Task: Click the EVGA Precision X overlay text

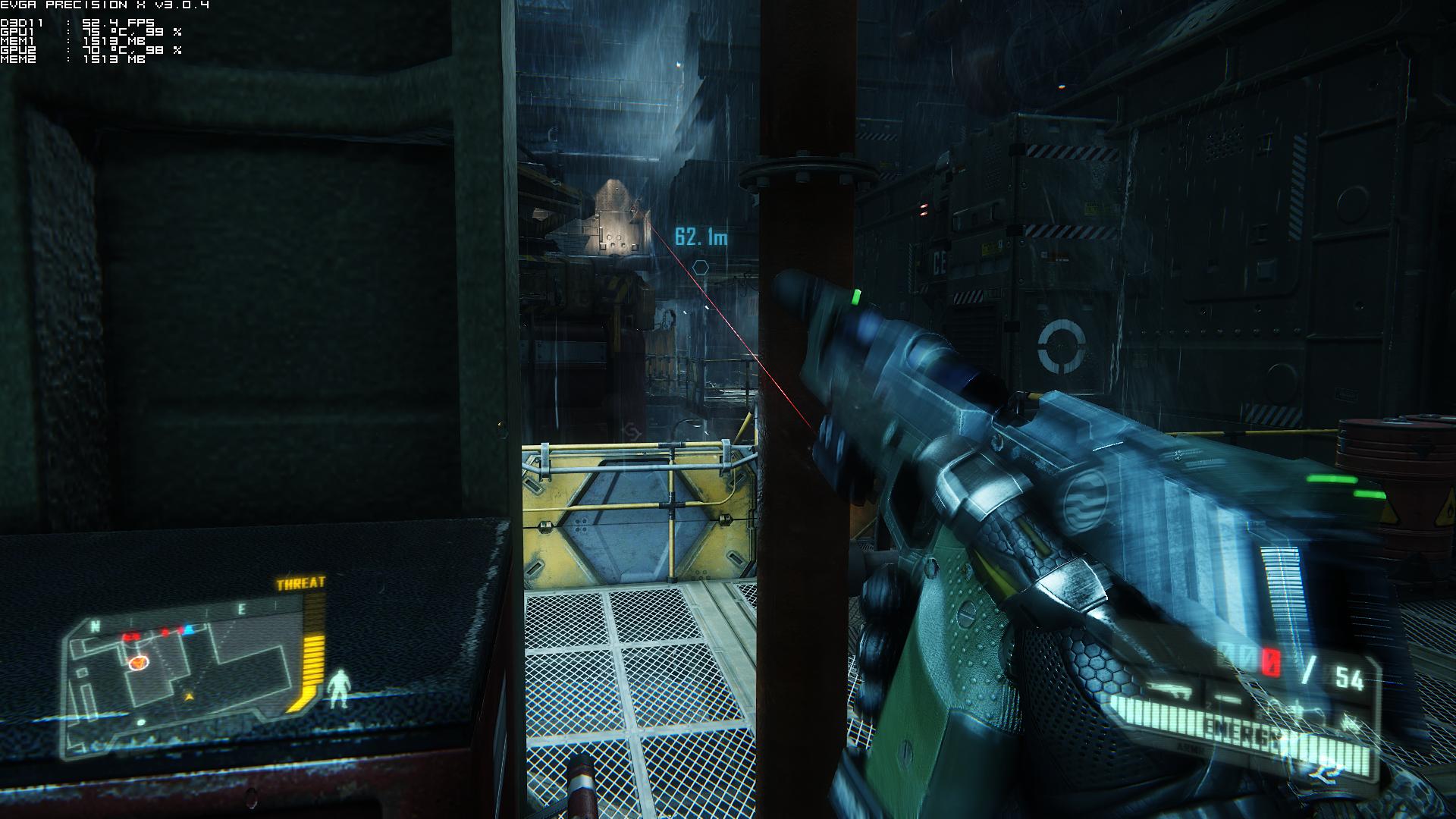Action: pyautogui.click(x=105, y=5)
